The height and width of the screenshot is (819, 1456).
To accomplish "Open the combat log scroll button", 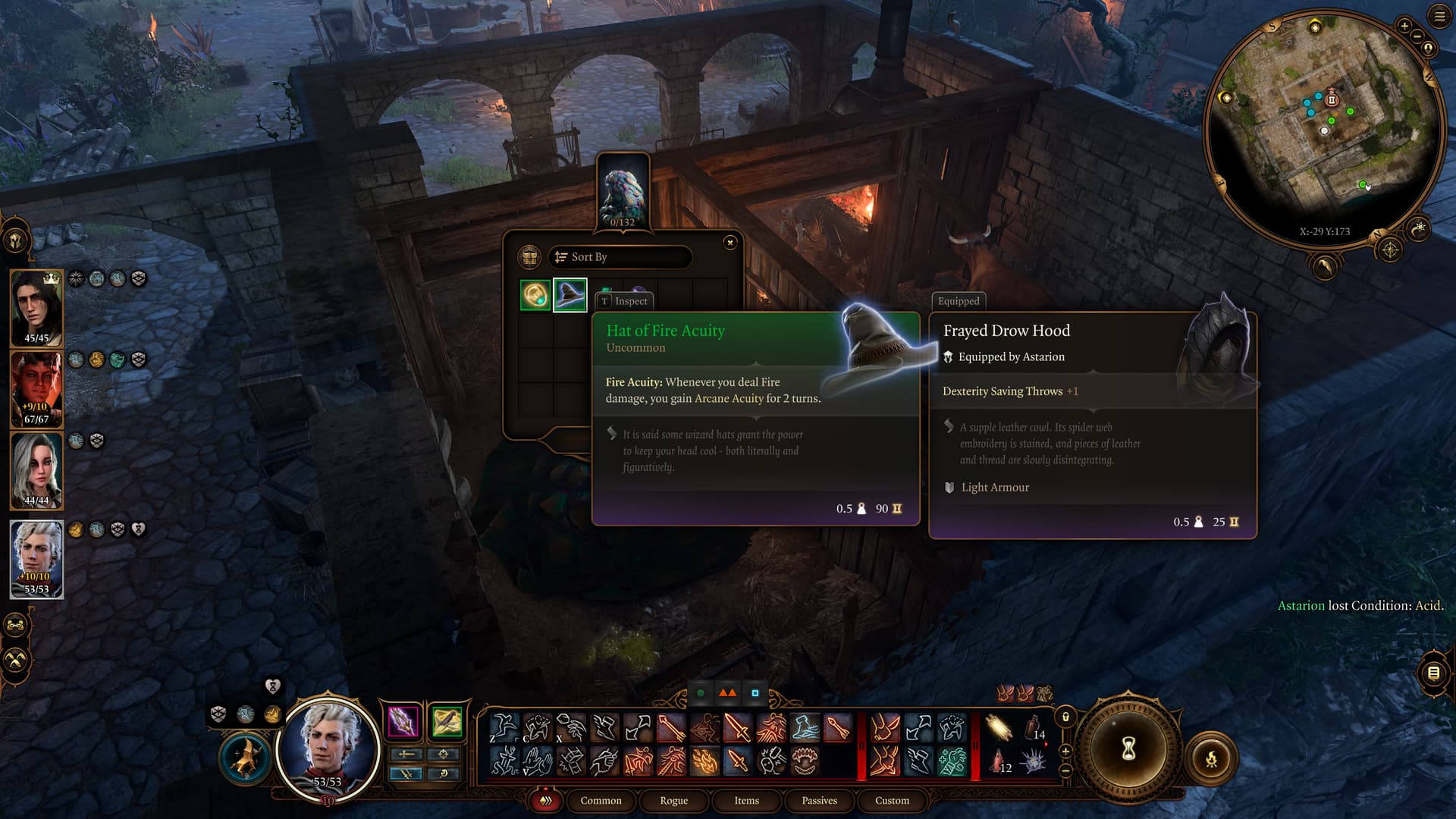I will tap(1433, 673).
